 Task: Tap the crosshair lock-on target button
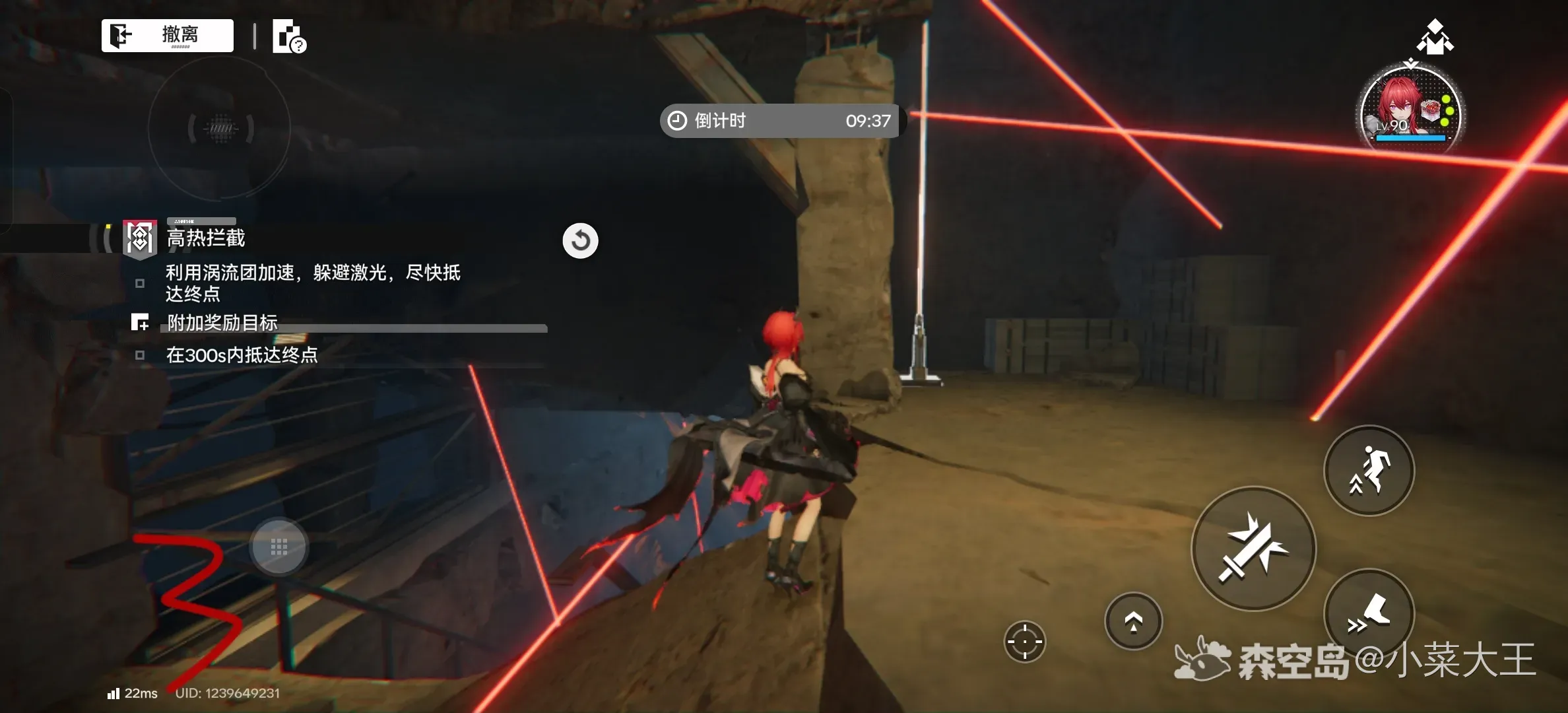(x=1024, y=641)
